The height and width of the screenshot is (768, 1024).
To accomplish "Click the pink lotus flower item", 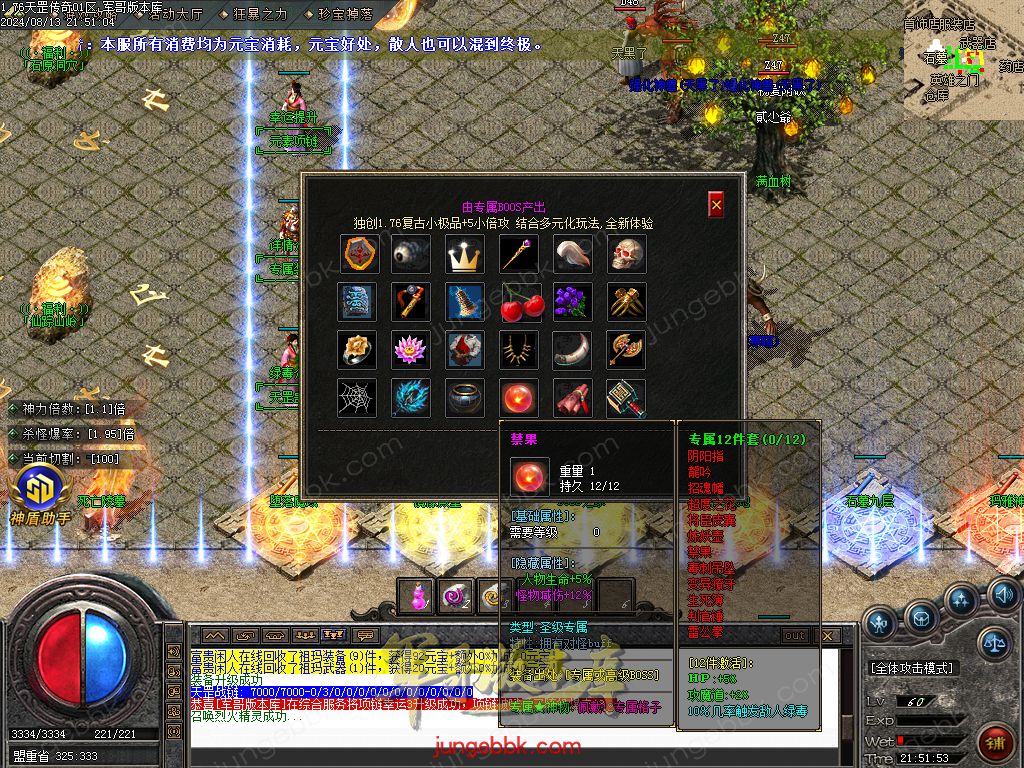I will tap(411, 350).
